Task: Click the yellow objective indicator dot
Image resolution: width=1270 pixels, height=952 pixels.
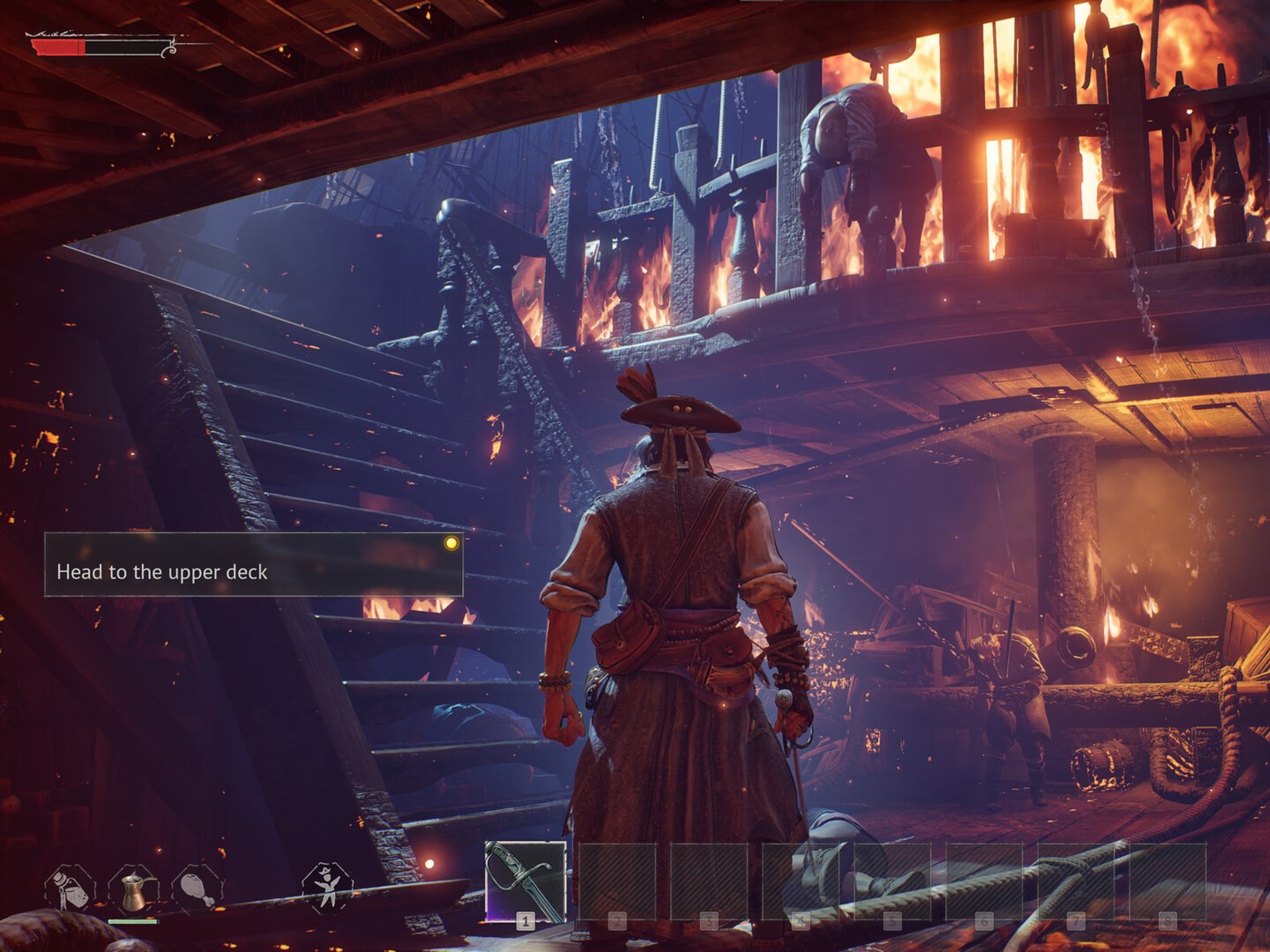Action: [451, 544]
